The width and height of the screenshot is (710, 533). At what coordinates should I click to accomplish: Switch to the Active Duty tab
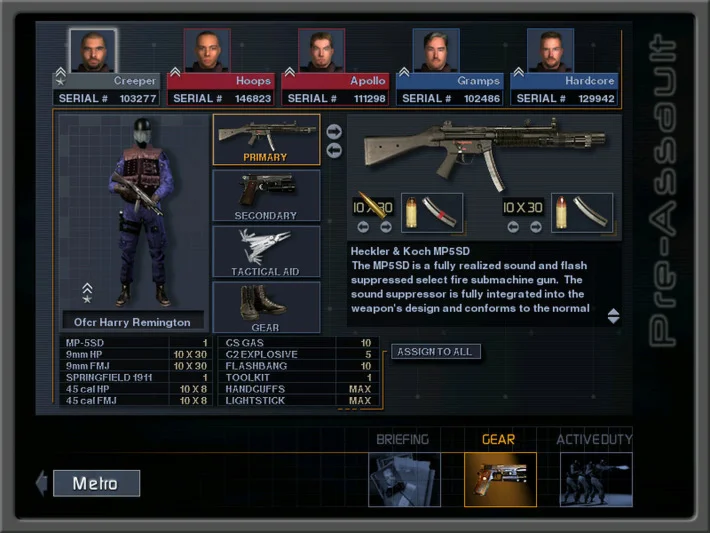click(595, 471)
